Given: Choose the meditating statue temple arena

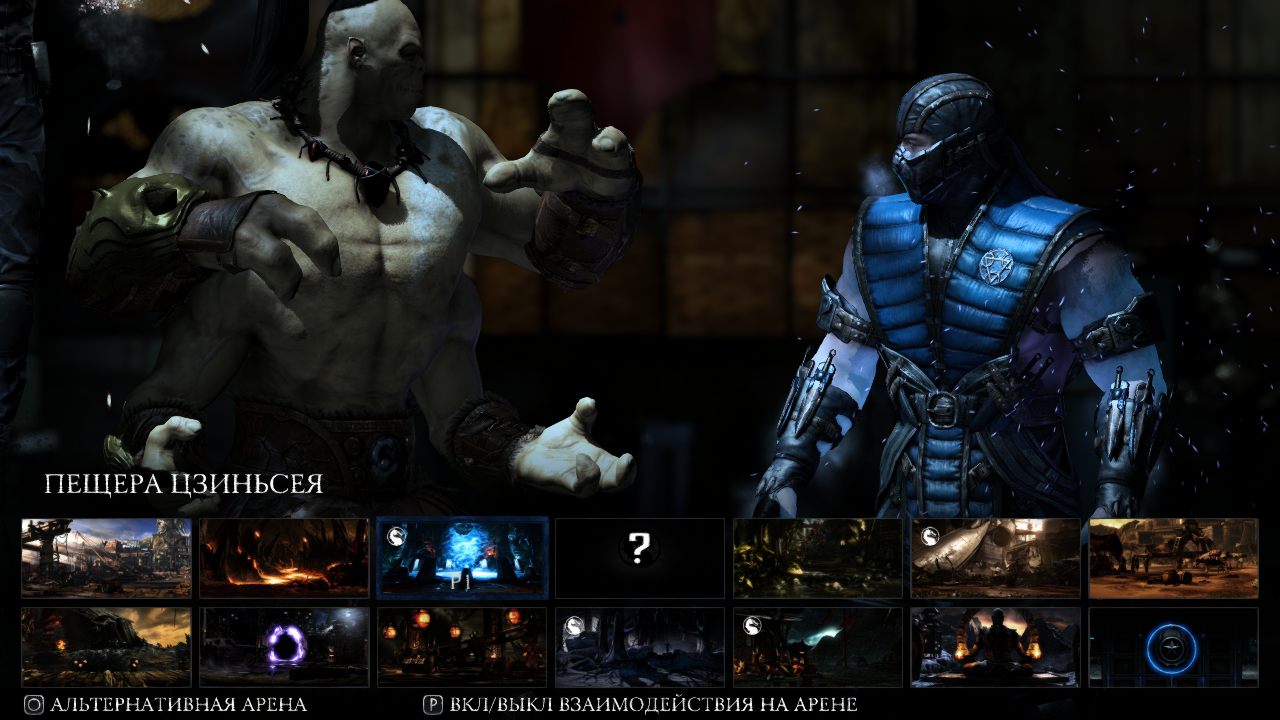Looking at the screenshot, I should (x=996, y=647).
